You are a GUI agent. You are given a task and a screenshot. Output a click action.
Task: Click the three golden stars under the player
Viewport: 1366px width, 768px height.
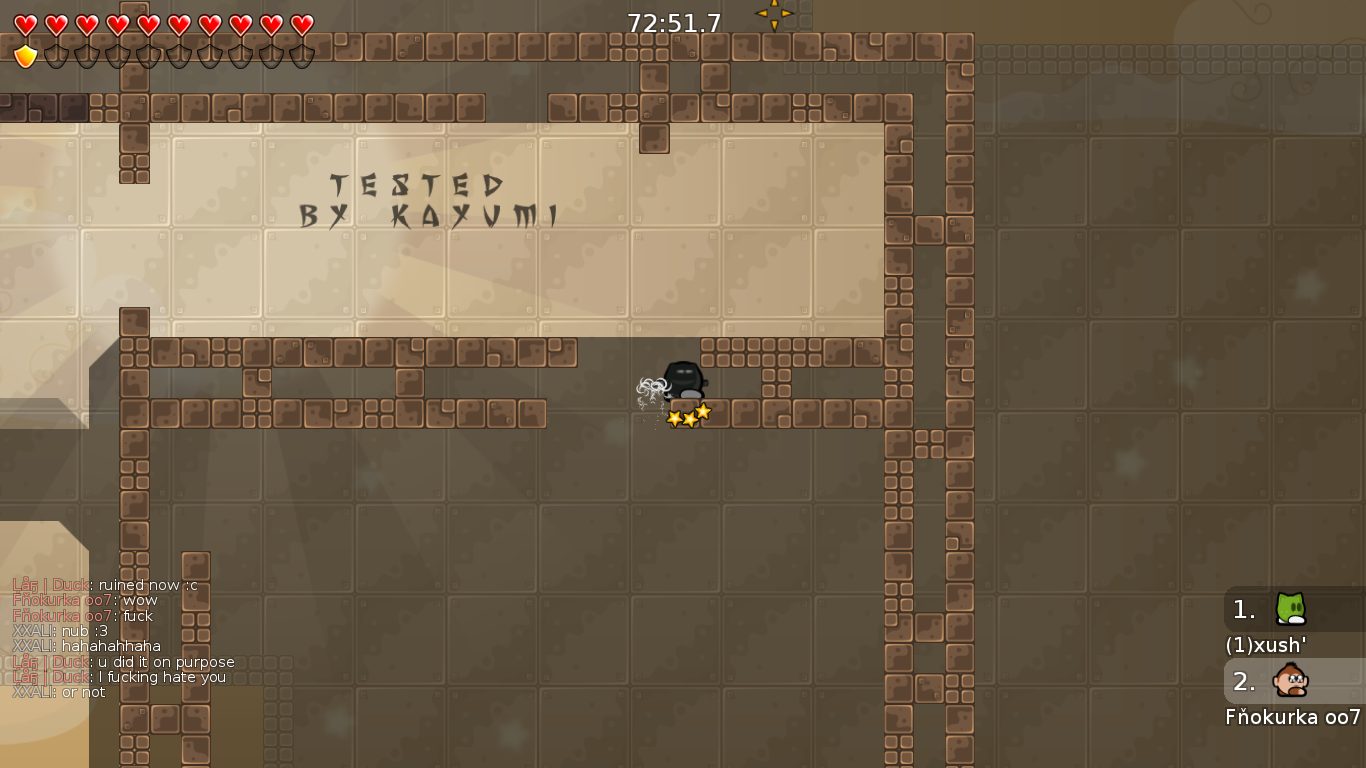[x=687, y=416]
